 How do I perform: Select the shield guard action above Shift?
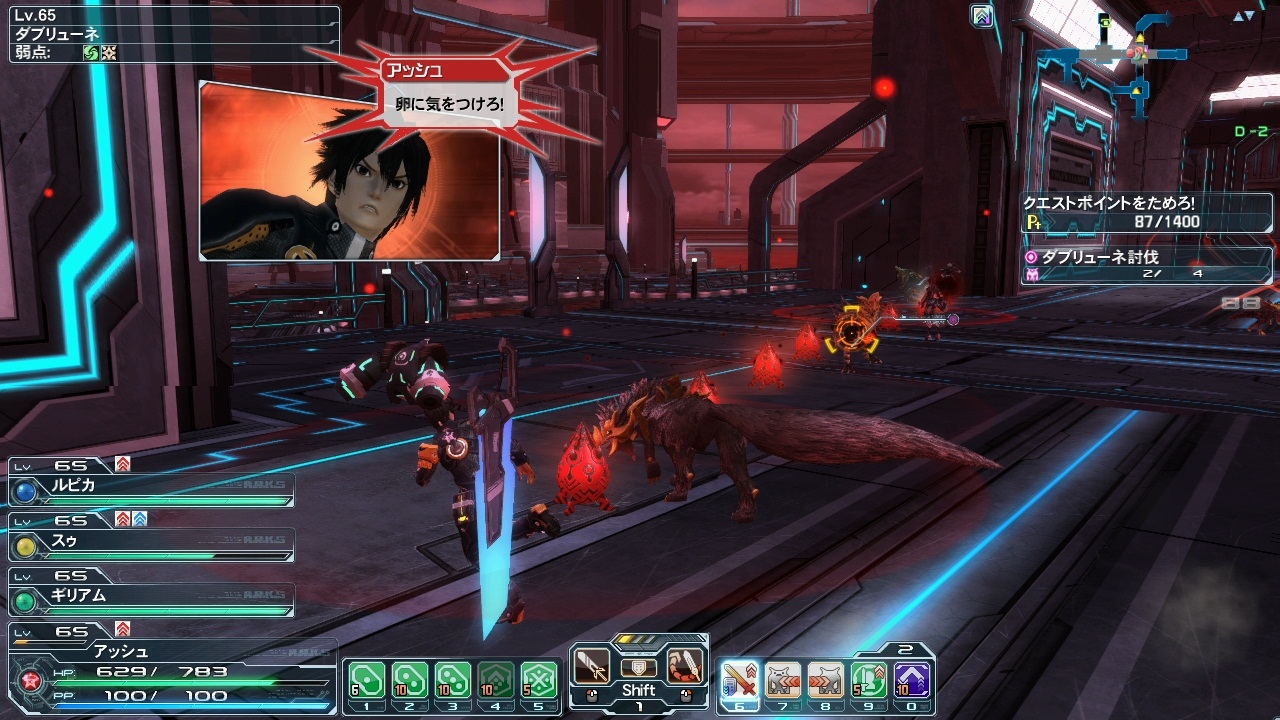coord(639,667)
